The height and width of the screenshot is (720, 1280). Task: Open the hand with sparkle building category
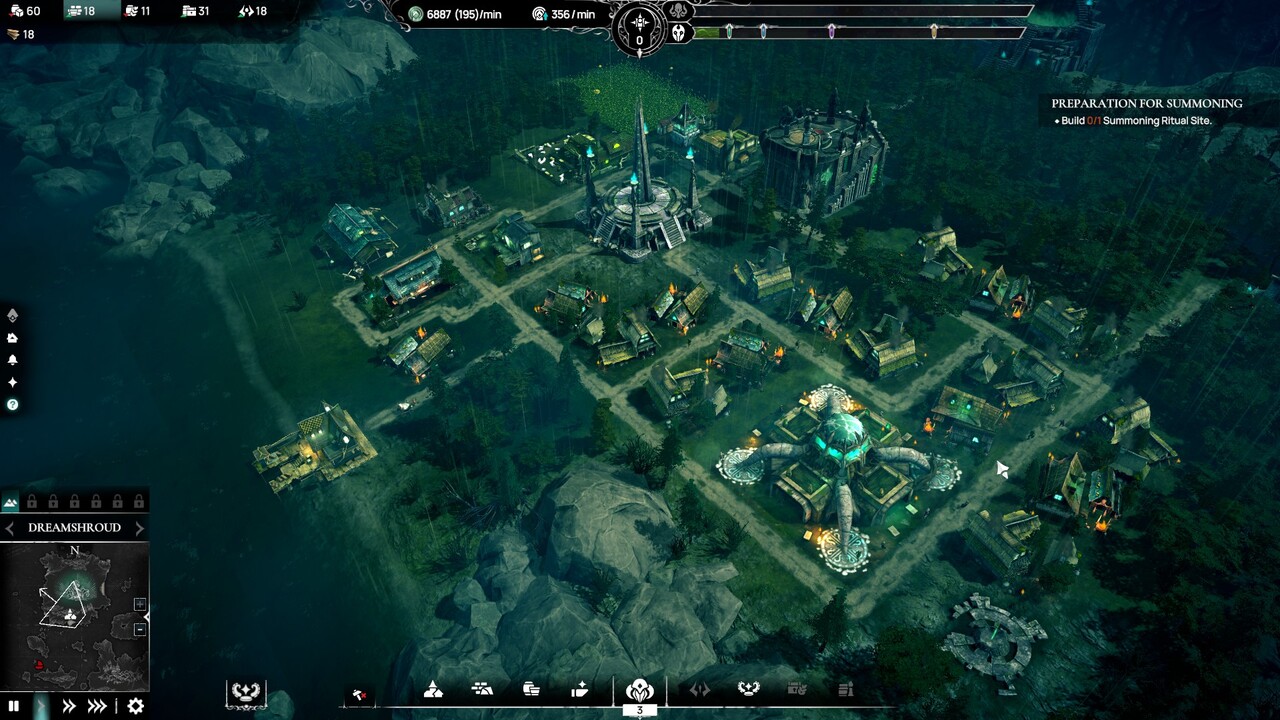[x=580, y=689]
